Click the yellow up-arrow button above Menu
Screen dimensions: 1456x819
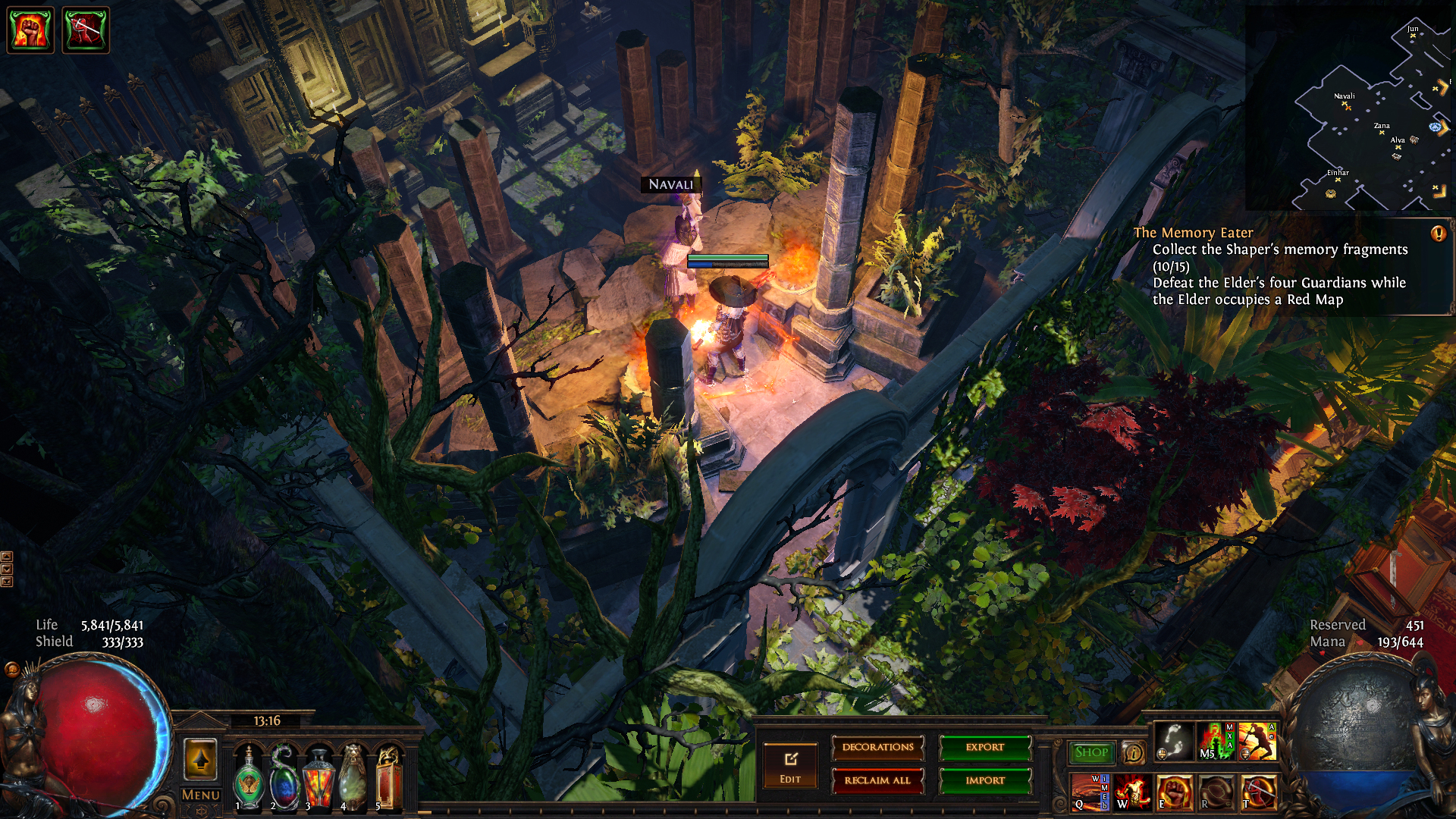pyautogui.click(x=201, y=759)
